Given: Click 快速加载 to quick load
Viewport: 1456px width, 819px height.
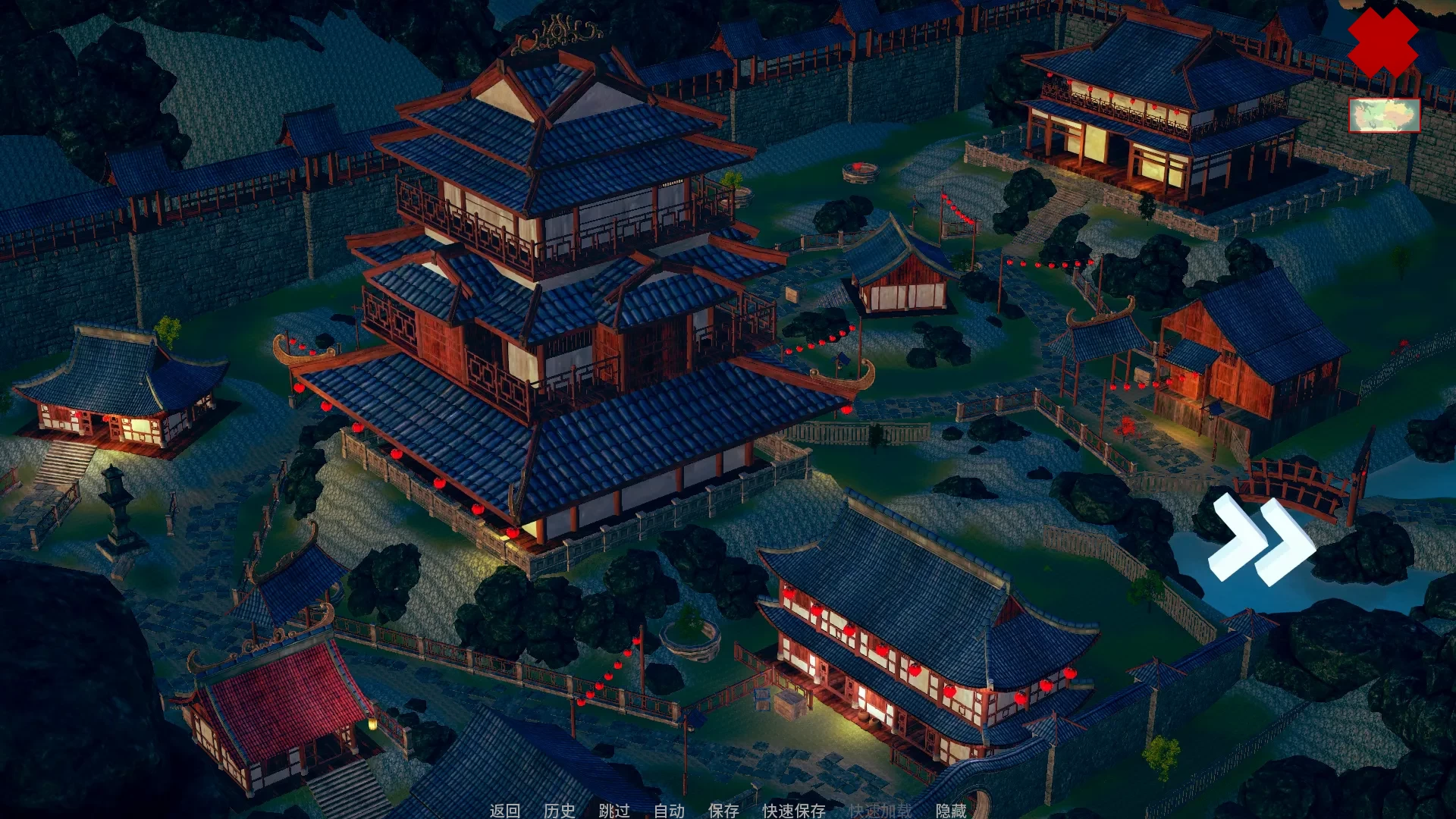Looking at the screenshot, I should [x=880, y=811].
